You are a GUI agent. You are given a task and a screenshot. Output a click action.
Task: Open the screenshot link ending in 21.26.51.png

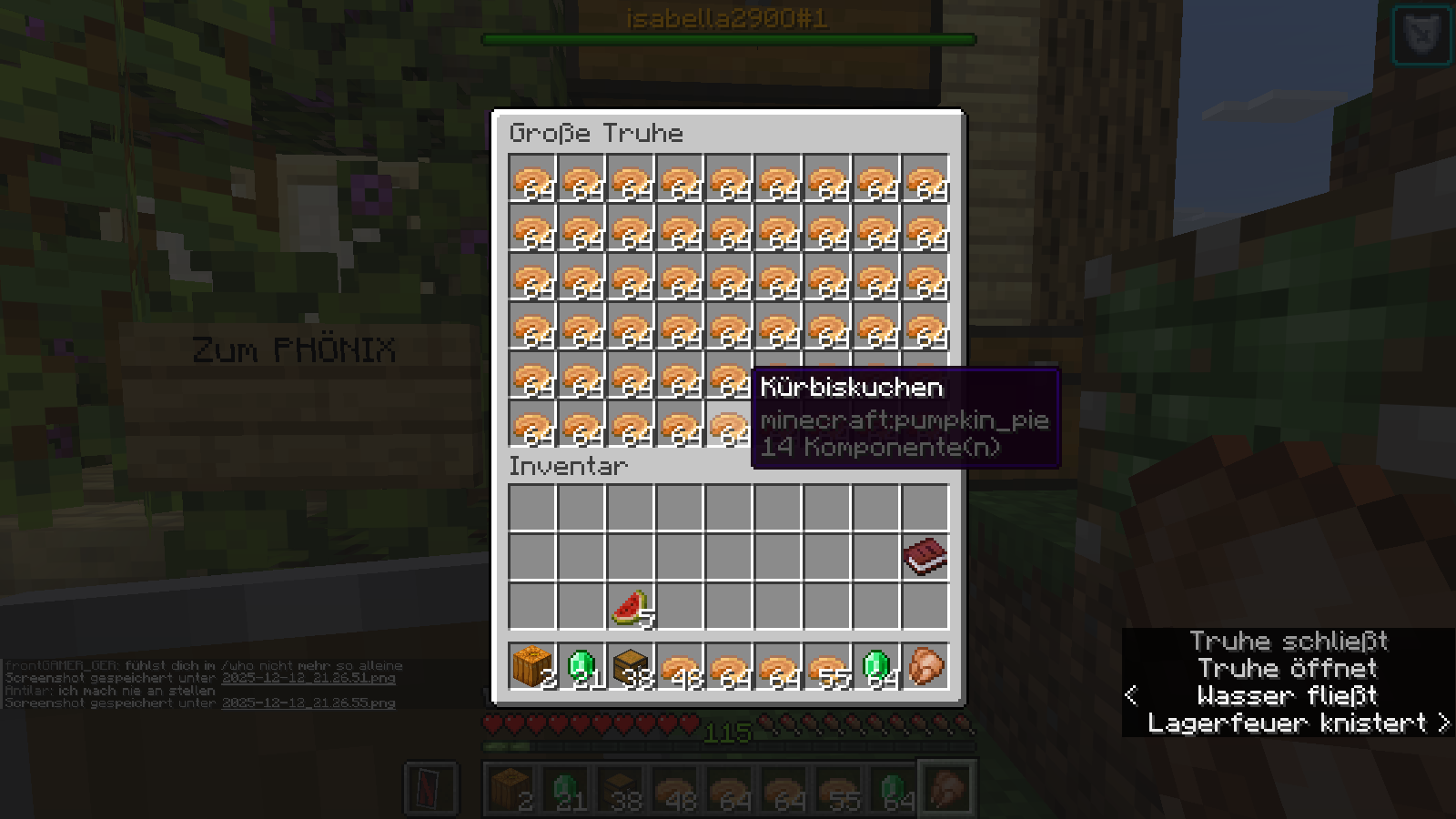coord(308,678)
